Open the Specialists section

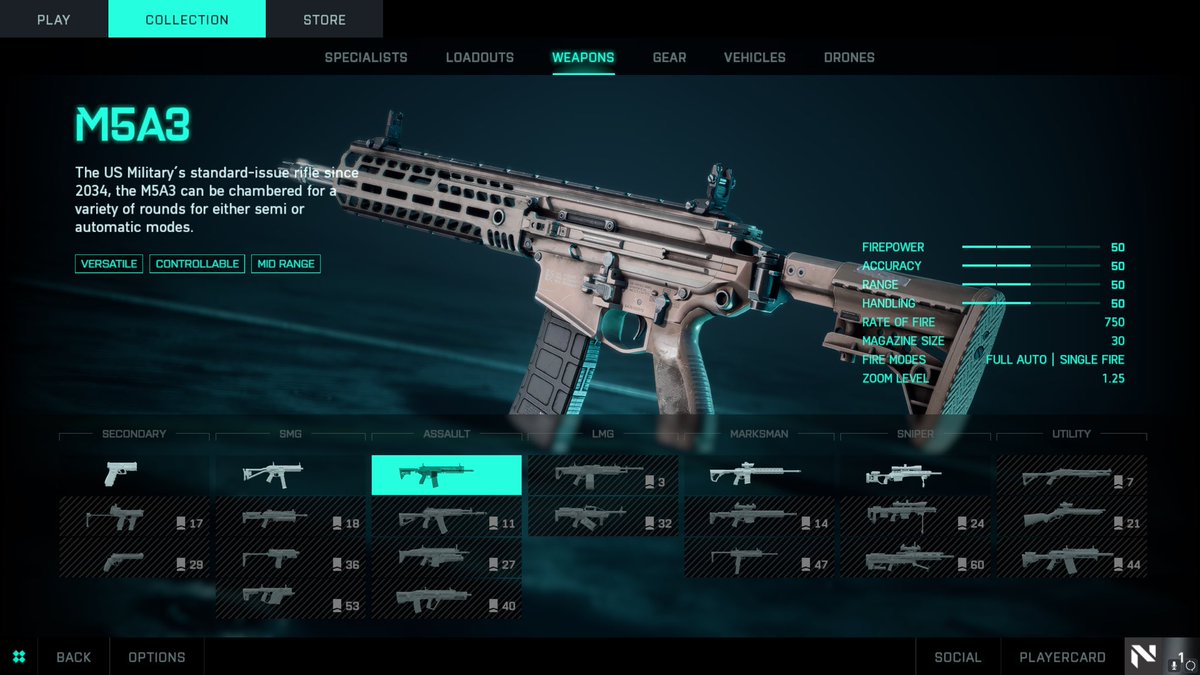coord(366,57)
